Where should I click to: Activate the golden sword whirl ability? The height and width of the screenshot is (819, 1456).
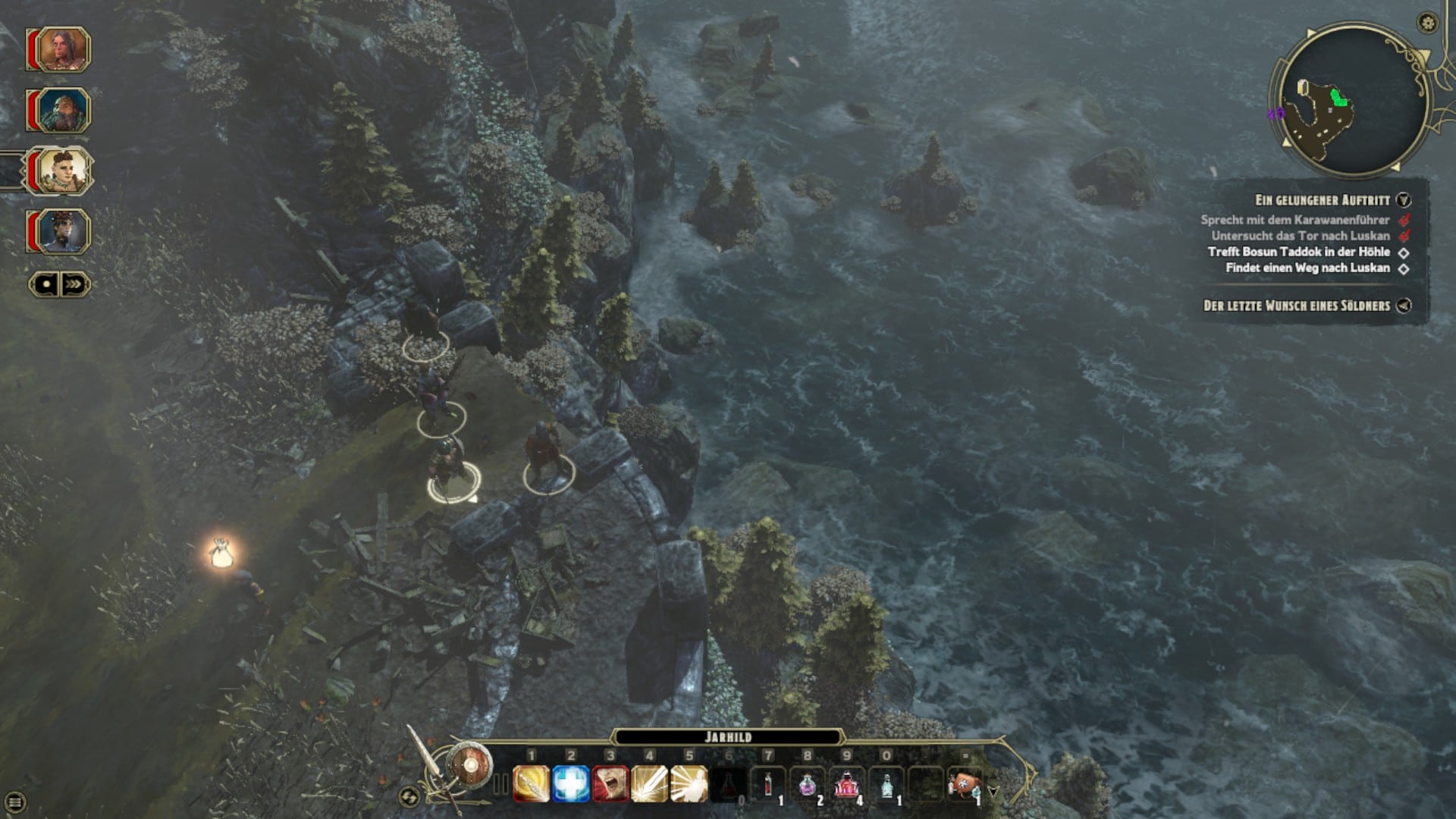(x=531, y=784)
